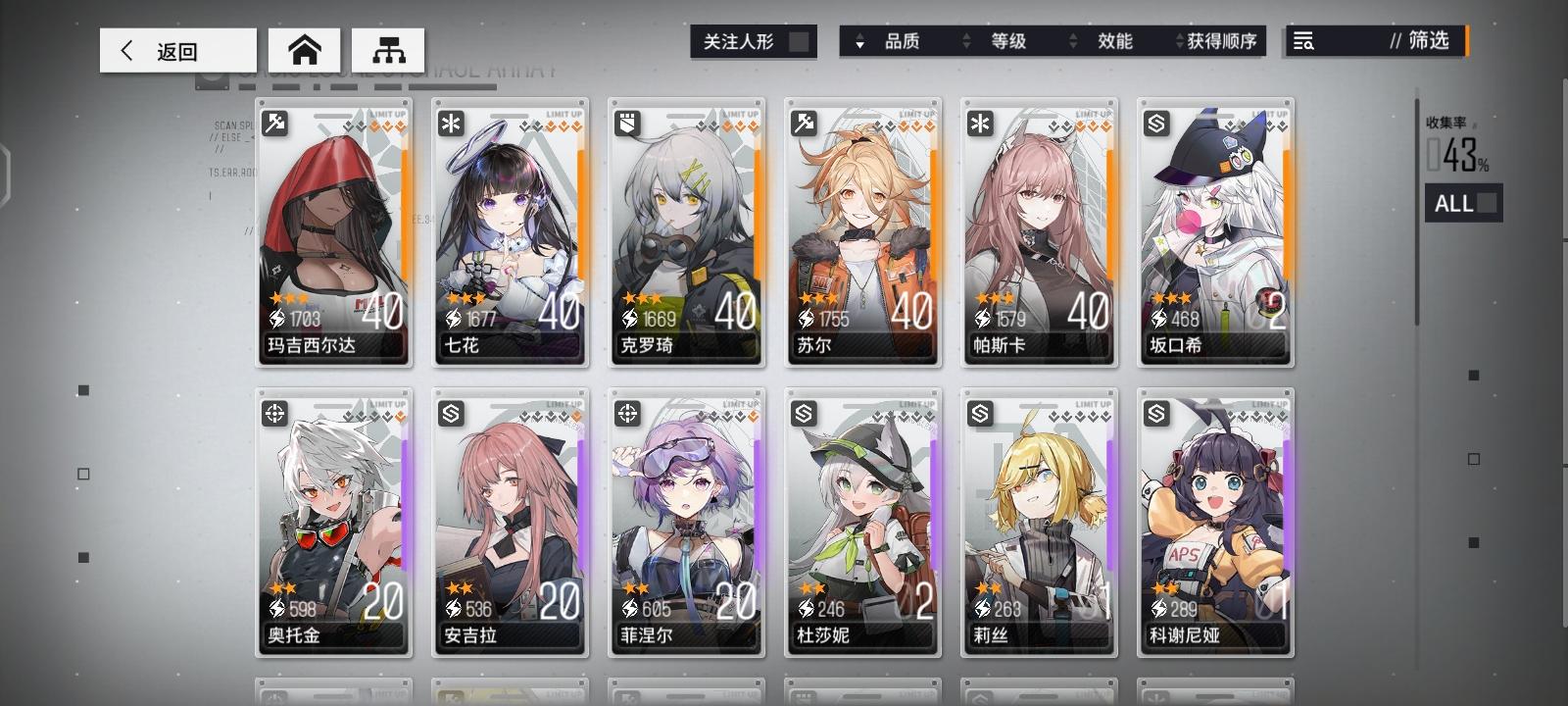Image resolution: width=1568 pixels, height=706 pixels.
Task: Click the Sniper crosshair icon on 奥托金's card
Action: tap(275, 414)
